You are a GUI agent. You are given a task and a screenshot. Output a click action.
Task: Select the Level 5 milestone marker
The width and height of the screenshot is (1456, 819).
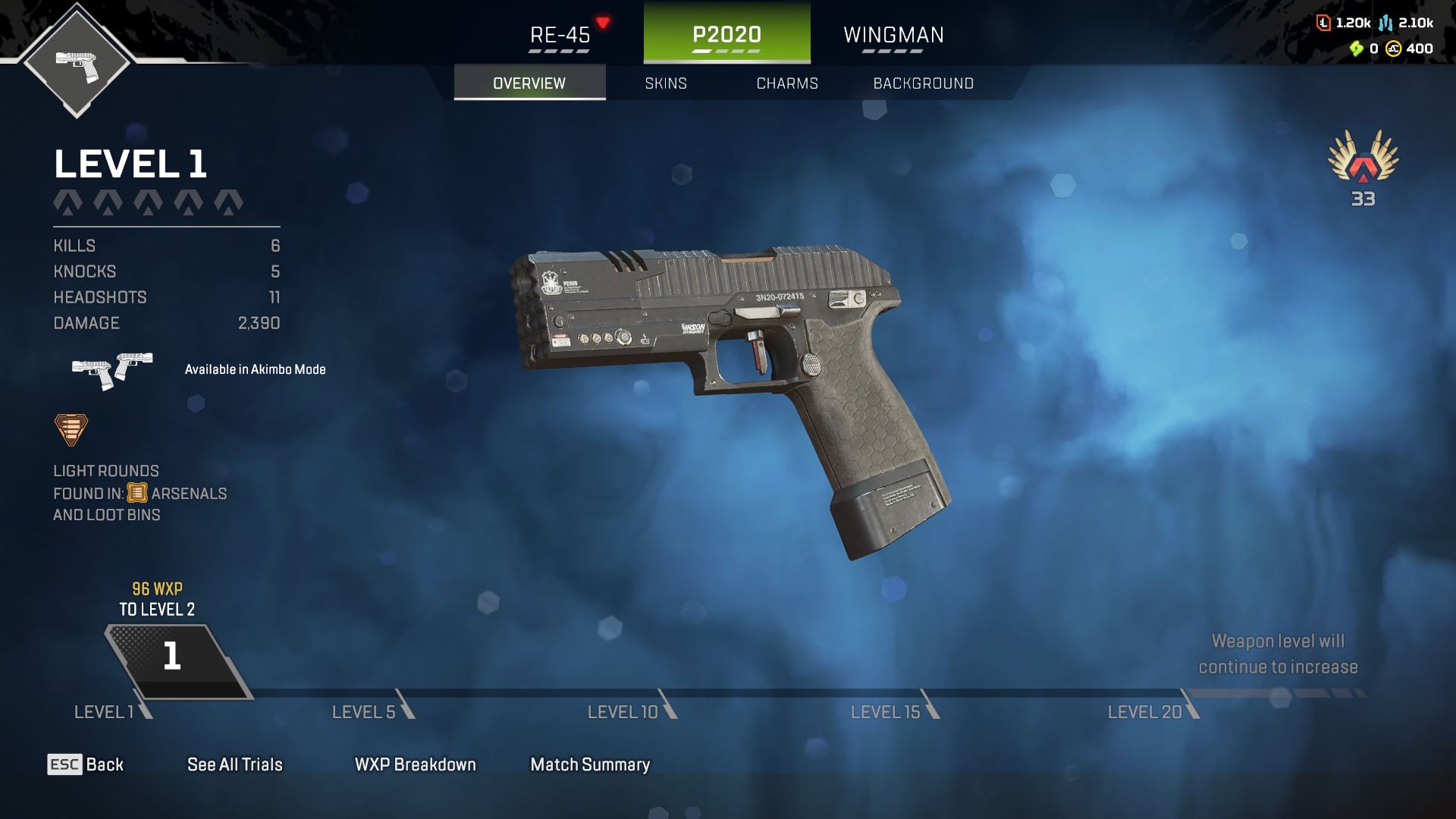click(372, 711)
